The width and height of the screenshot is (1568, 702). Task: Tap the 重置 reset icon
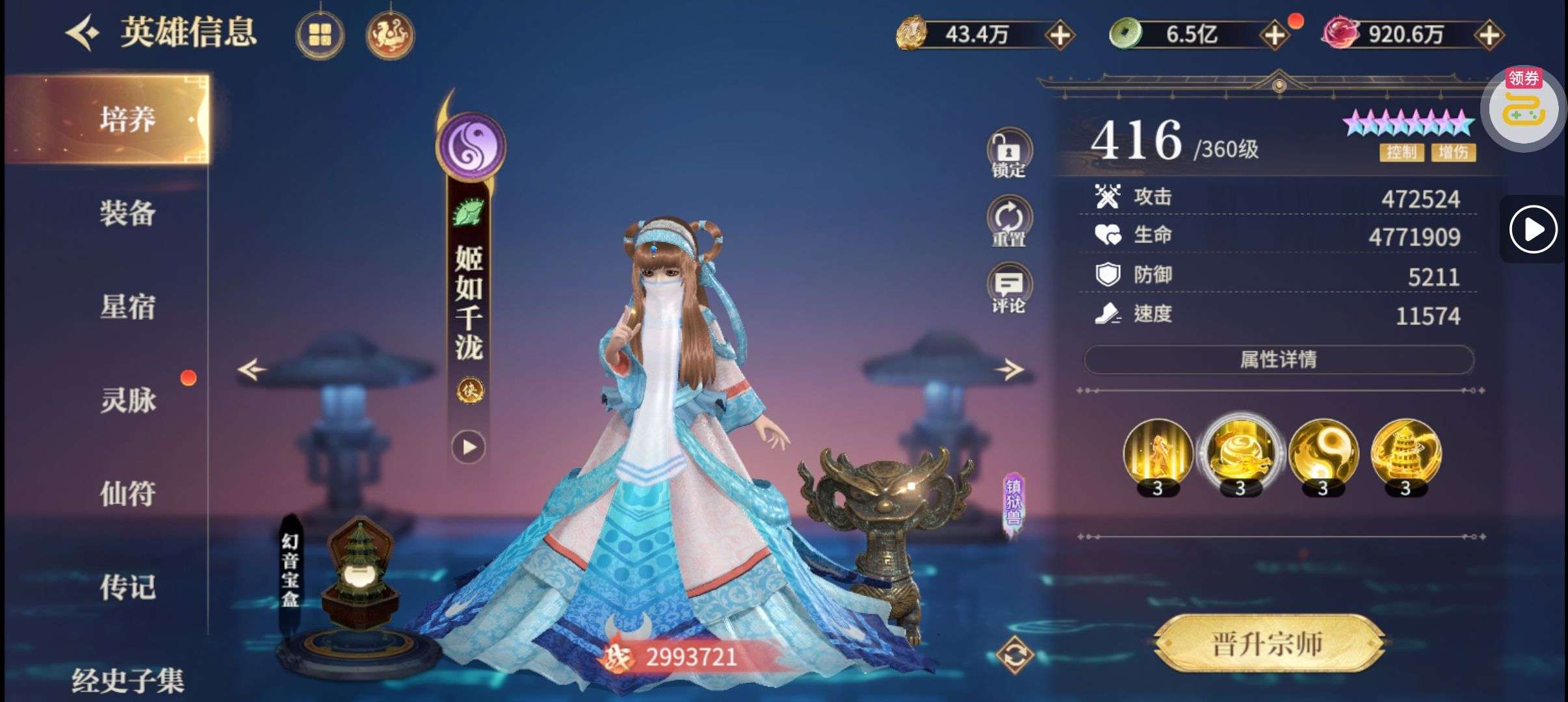pos(1008,222)
